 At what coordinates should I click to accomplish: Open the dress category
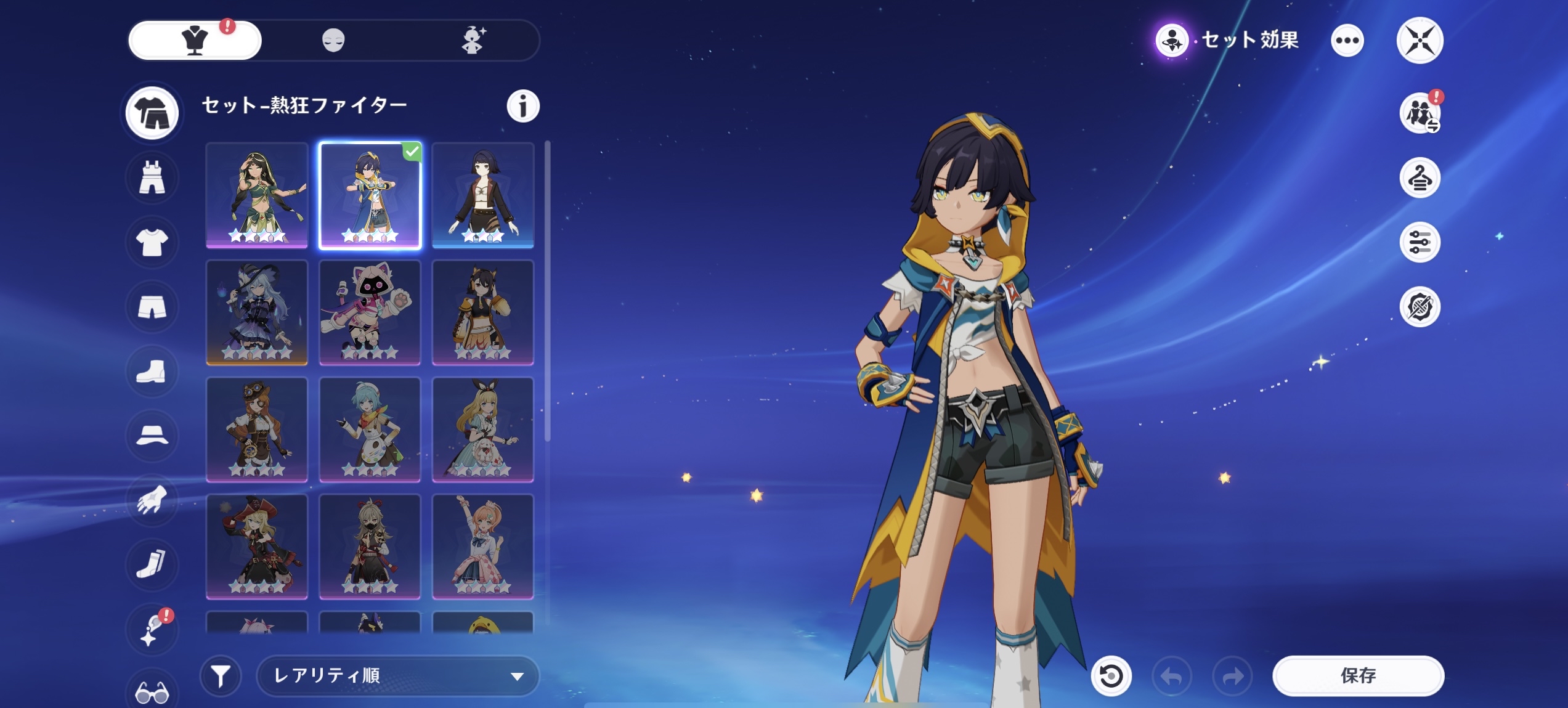152,178
